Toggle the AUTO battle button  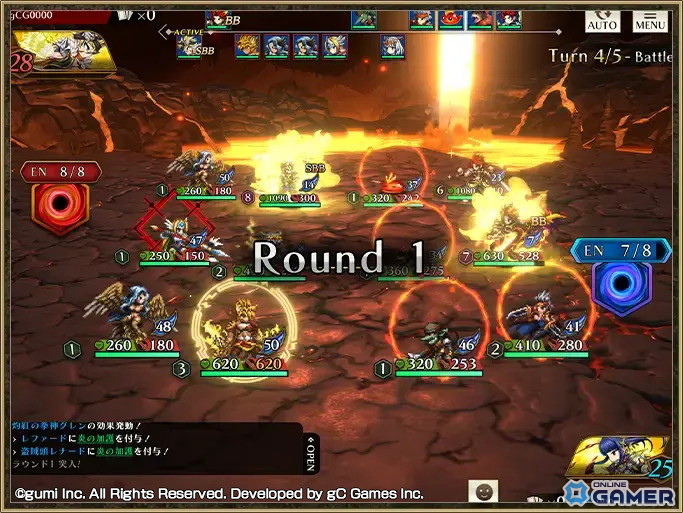click(602, 20)
